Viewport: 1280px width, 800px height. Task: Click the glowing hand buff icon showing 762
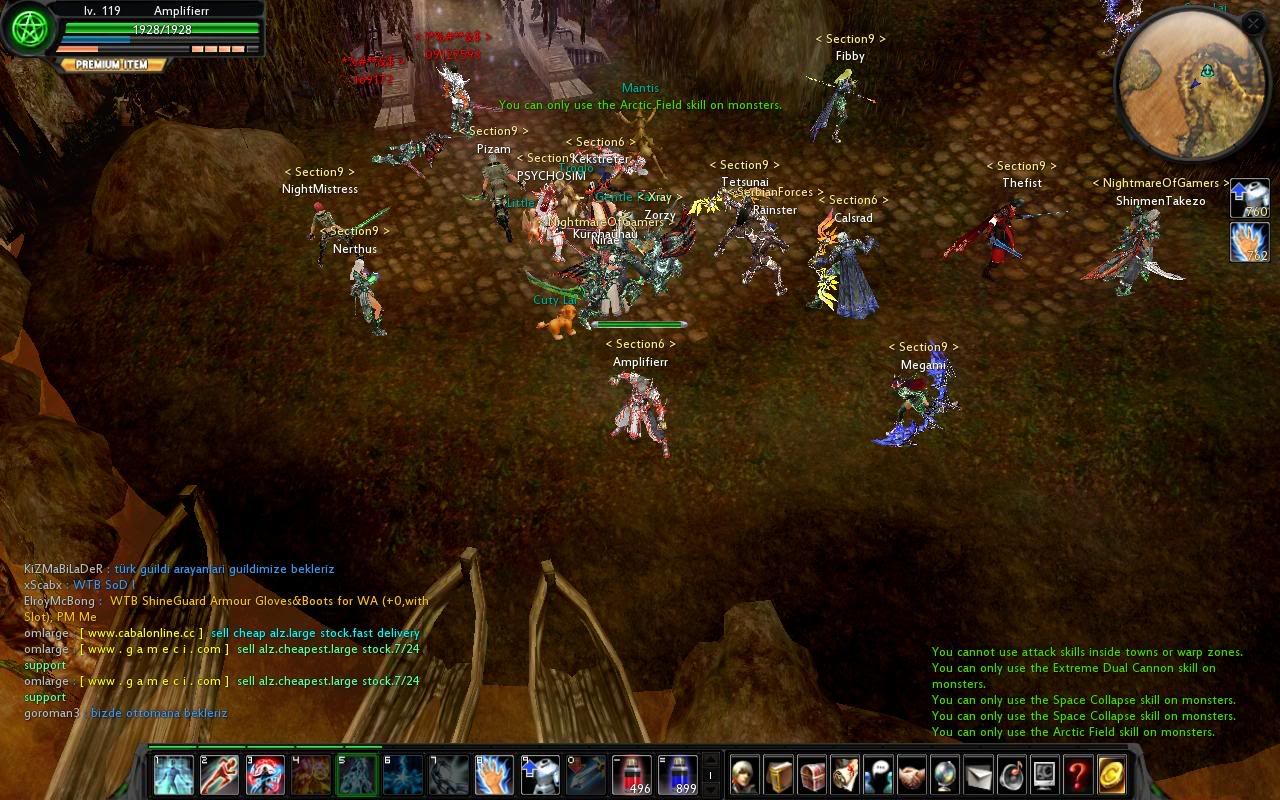coord(1249,242)
